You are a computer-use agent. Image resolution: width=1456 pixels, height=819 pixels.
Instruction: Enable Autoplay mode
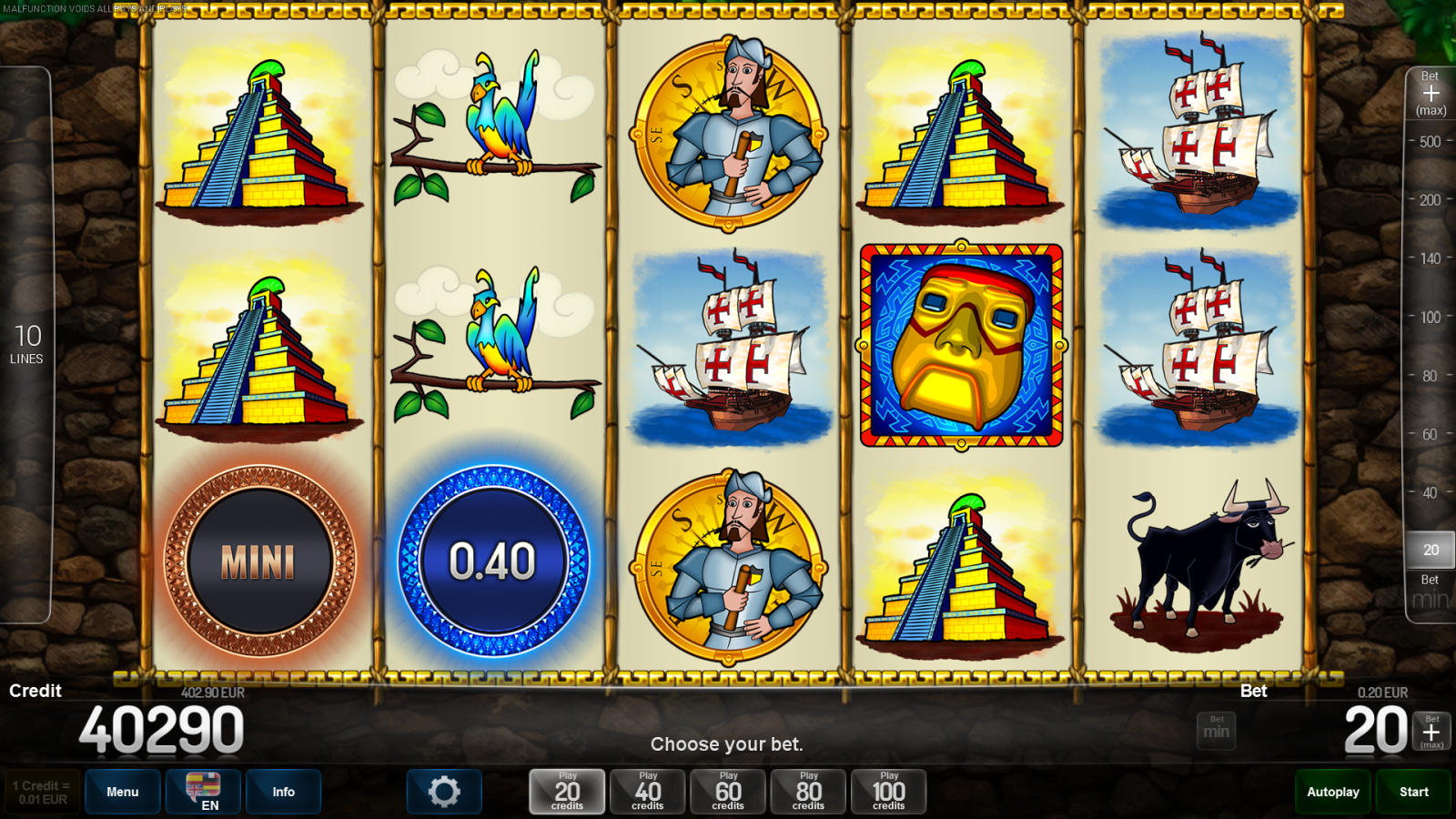click(x=1332, y=791)
